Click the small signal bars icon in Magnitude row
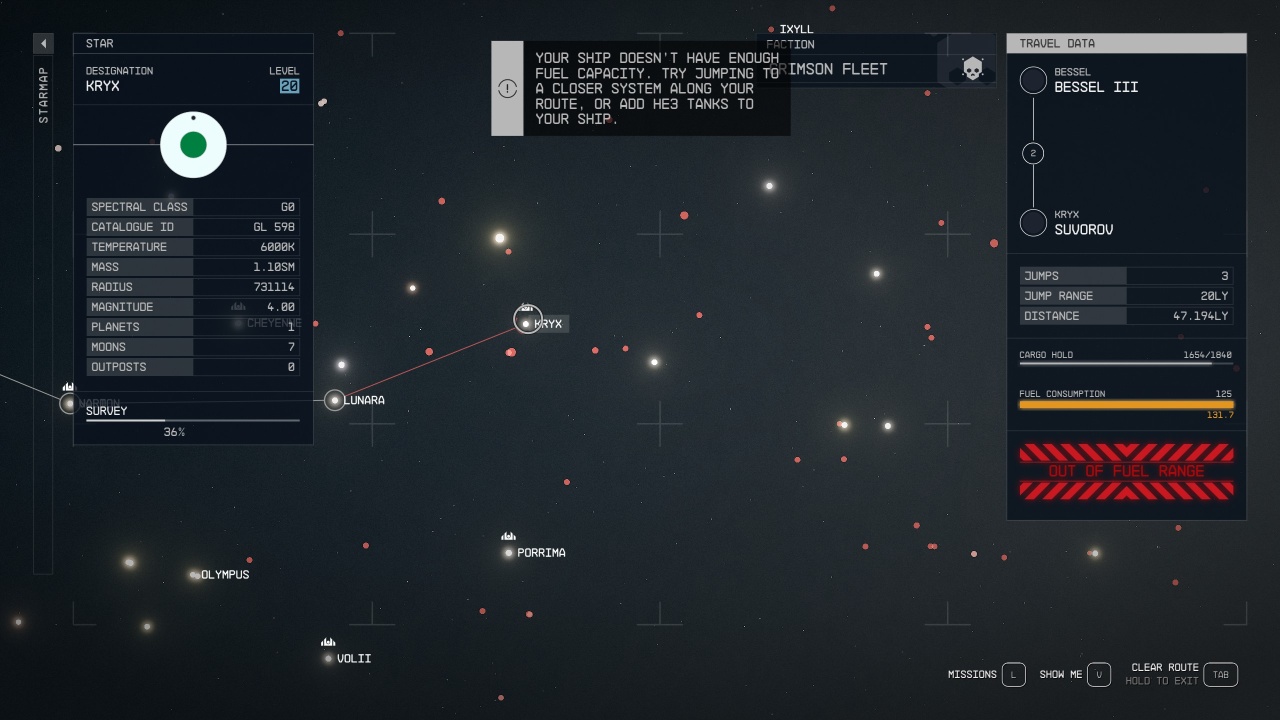 coord(237,307)
